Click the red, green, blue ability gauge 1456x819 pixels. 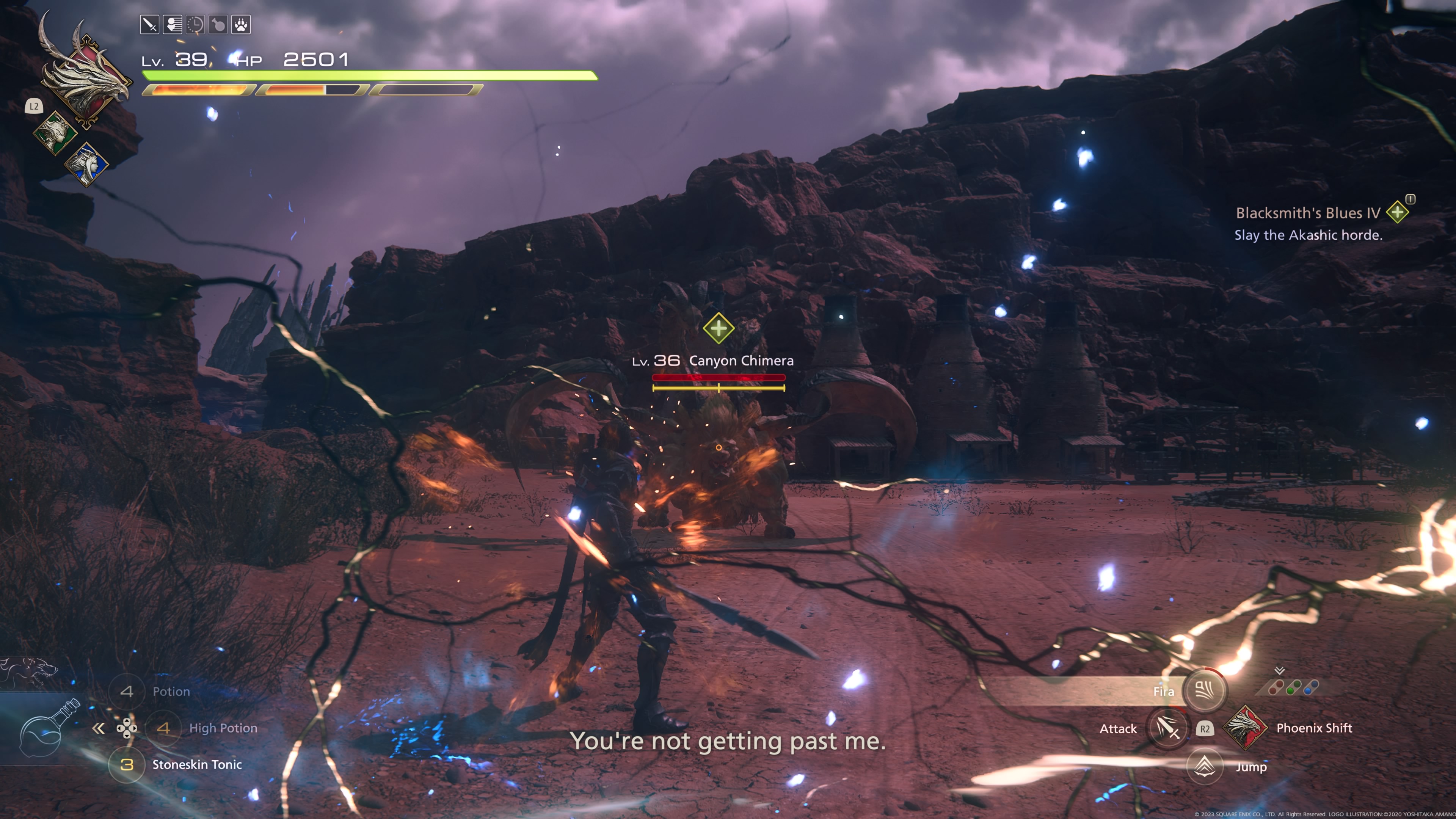(1293, 687)
